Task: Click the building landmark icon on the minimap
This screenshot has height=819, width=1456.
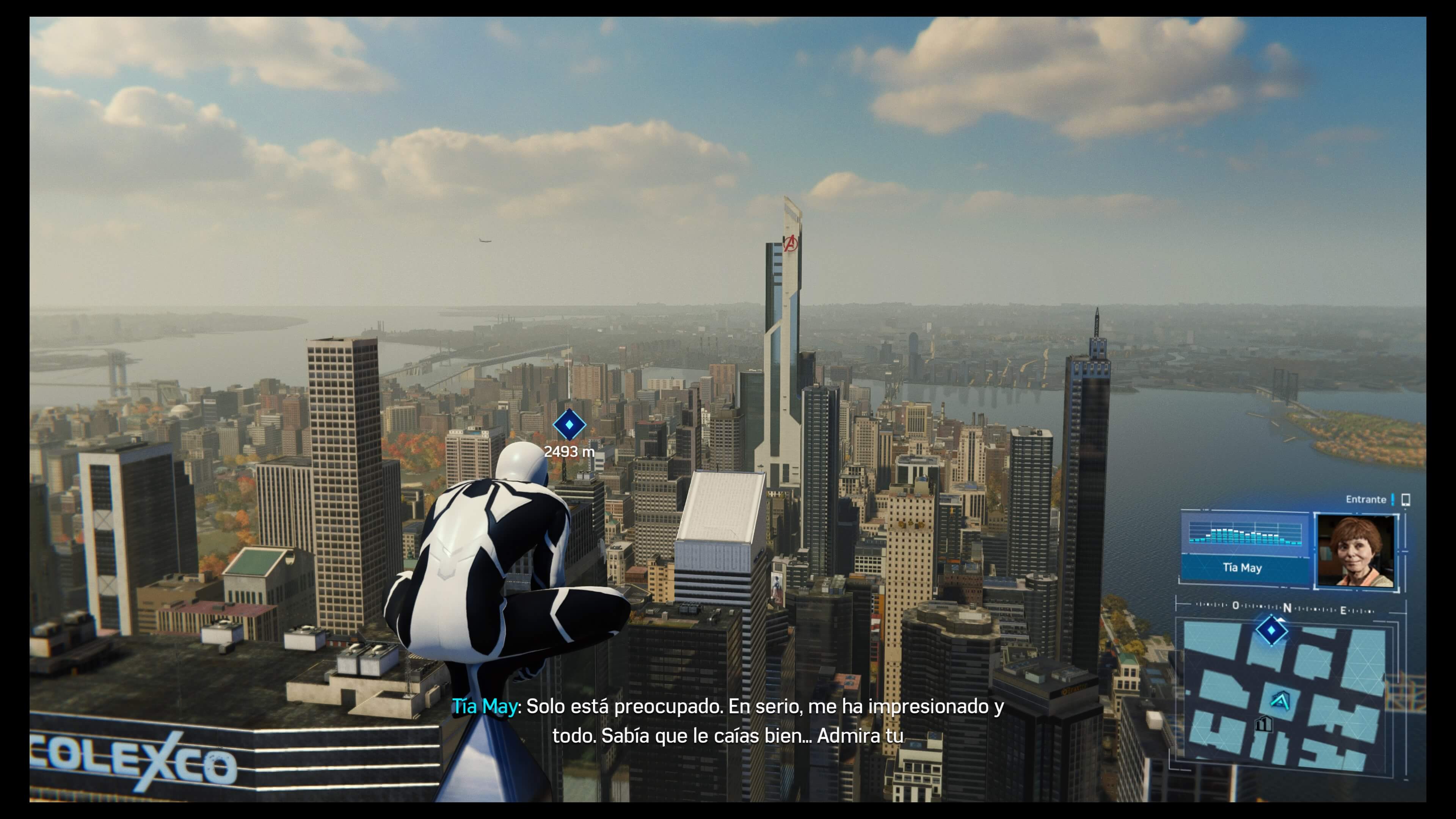Action: 1263,724
